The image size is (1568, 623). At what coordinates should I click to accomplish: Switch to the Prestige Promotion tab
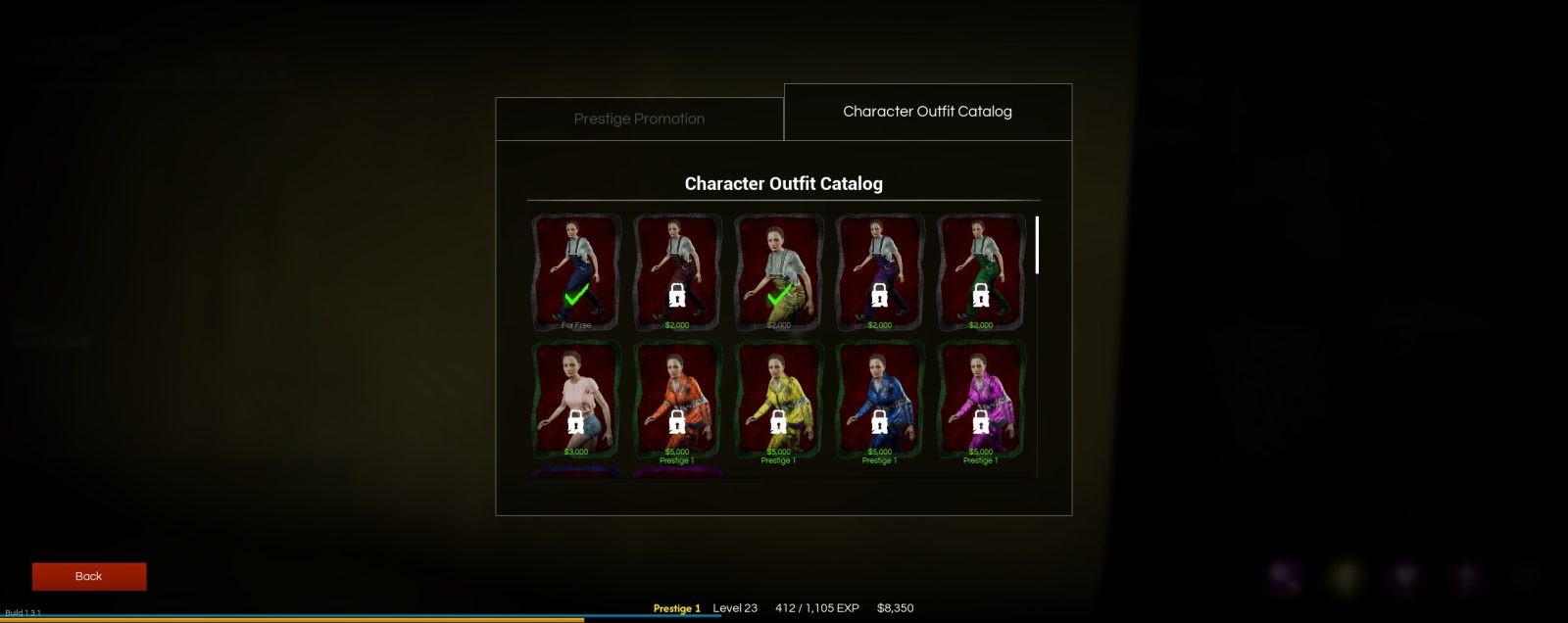[639, 119]
